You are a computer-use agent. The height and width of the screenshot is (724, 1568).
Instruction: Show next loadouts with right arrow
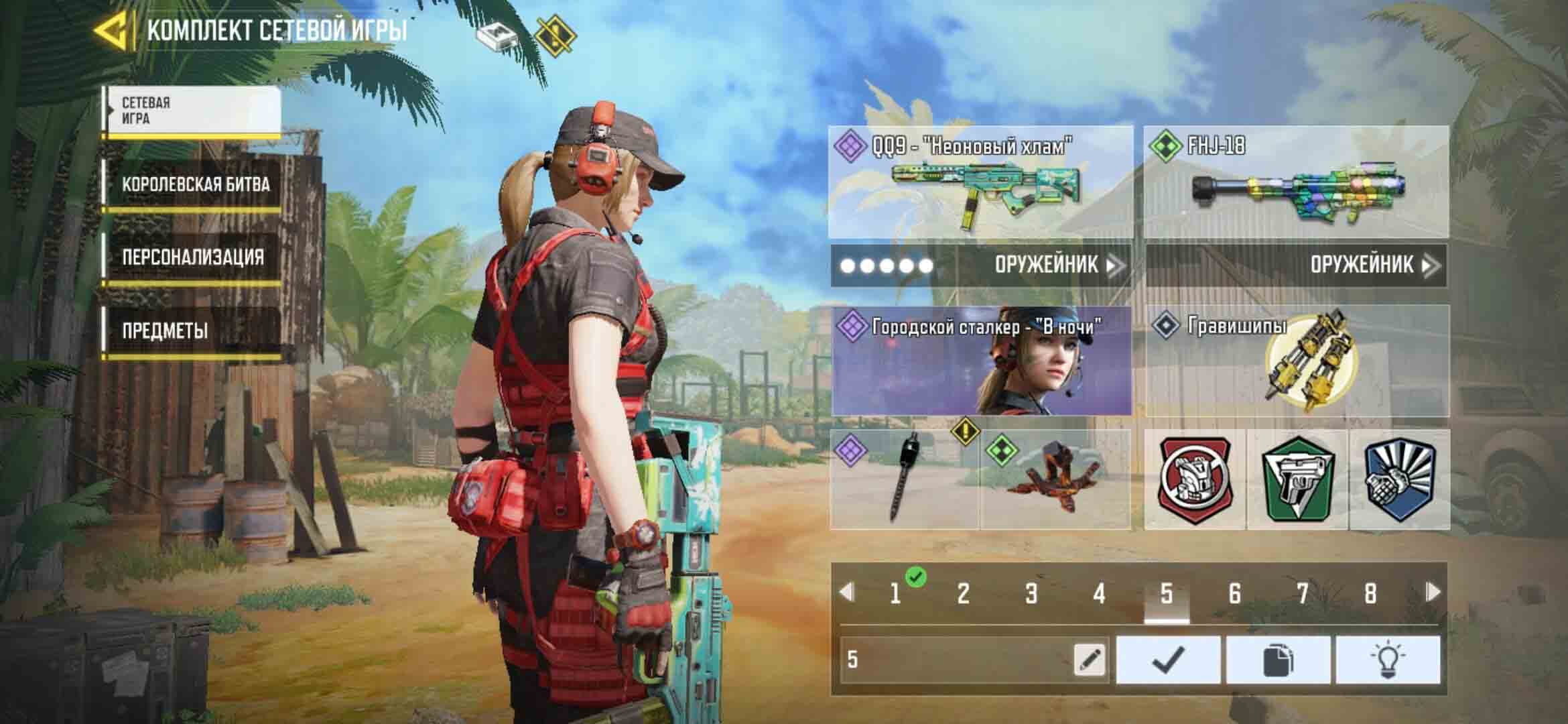[1433, 592]
